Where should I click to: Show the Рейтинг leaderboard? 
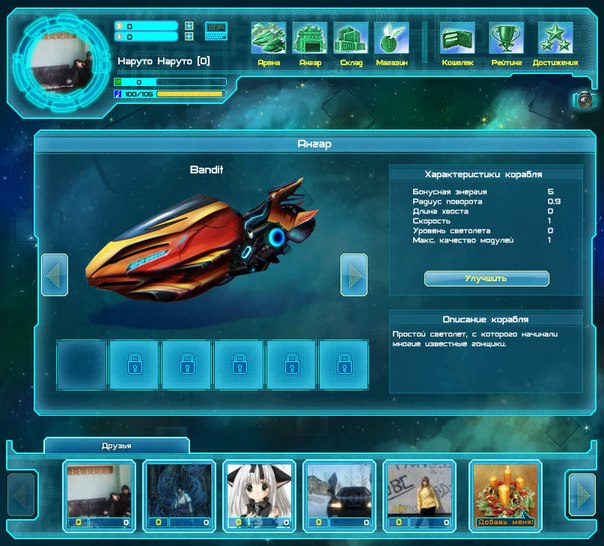tap(506, 43)
